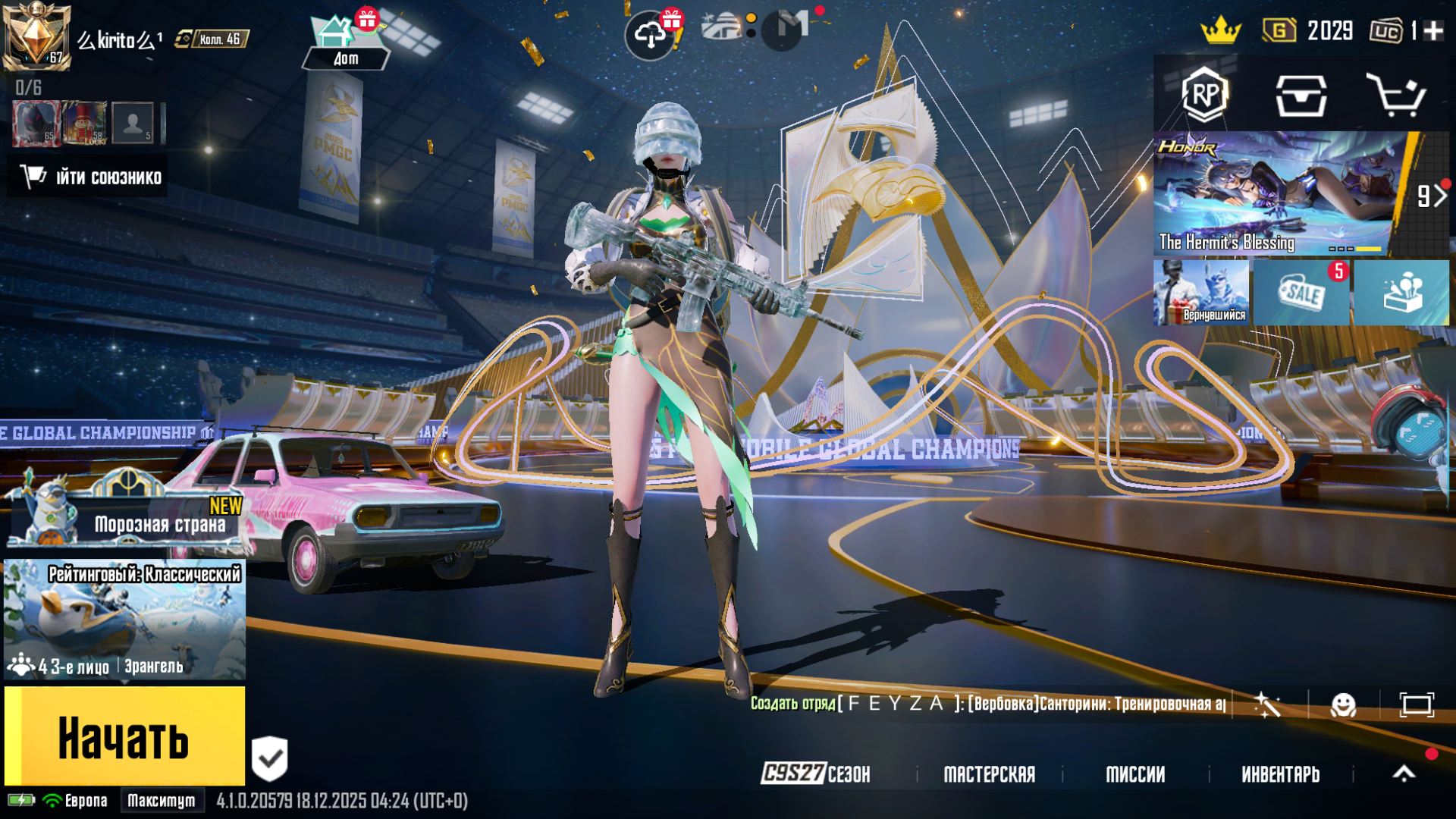The image size is (1456, 819).
Task: Open the Мастерская workshop tab
Action: tap(989, 774)
